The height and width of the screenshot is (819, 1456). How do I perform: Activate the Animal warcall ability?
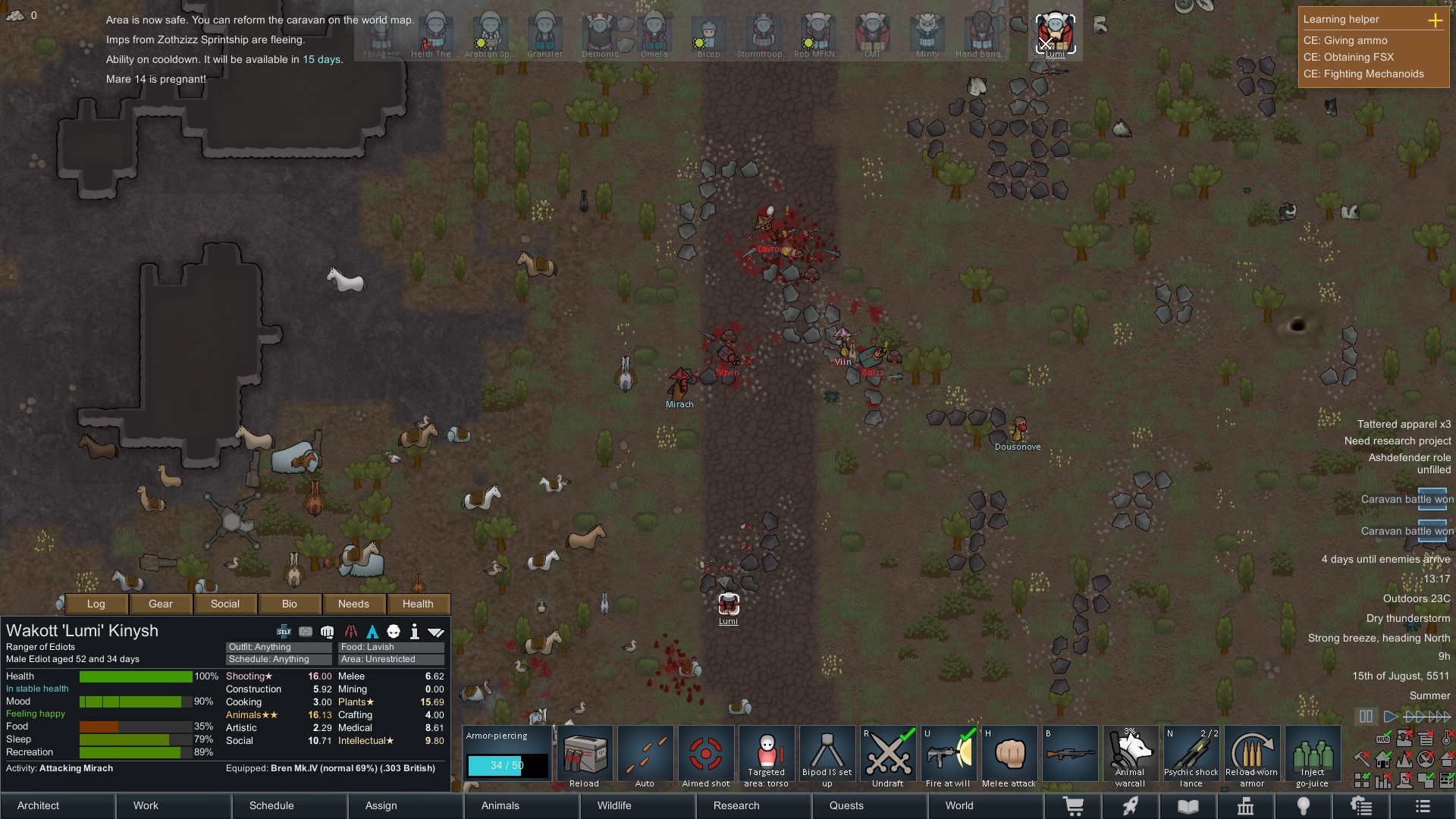click(1131, 753)
